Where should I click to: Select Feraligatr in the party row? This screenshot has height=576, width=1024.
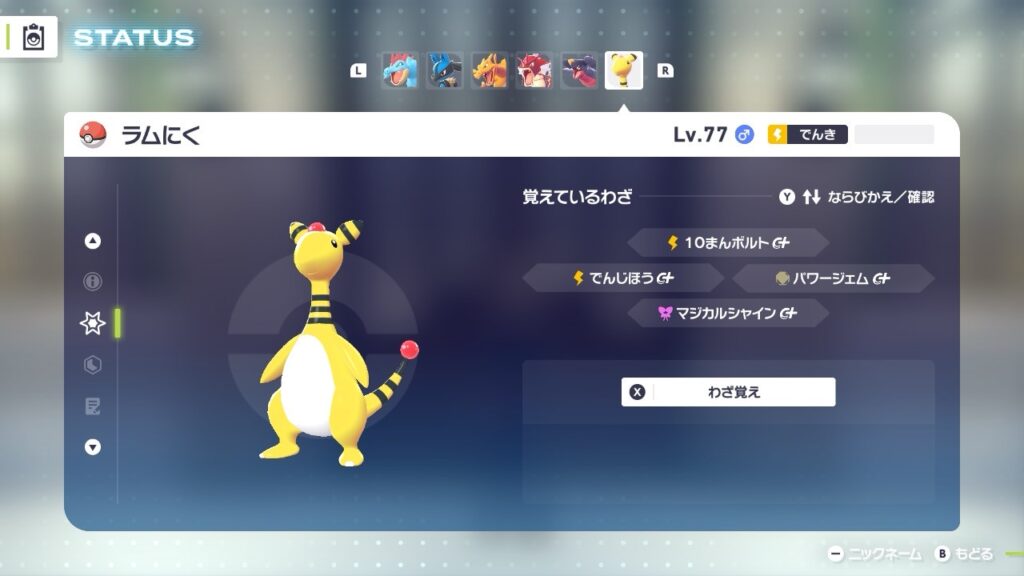400,71
